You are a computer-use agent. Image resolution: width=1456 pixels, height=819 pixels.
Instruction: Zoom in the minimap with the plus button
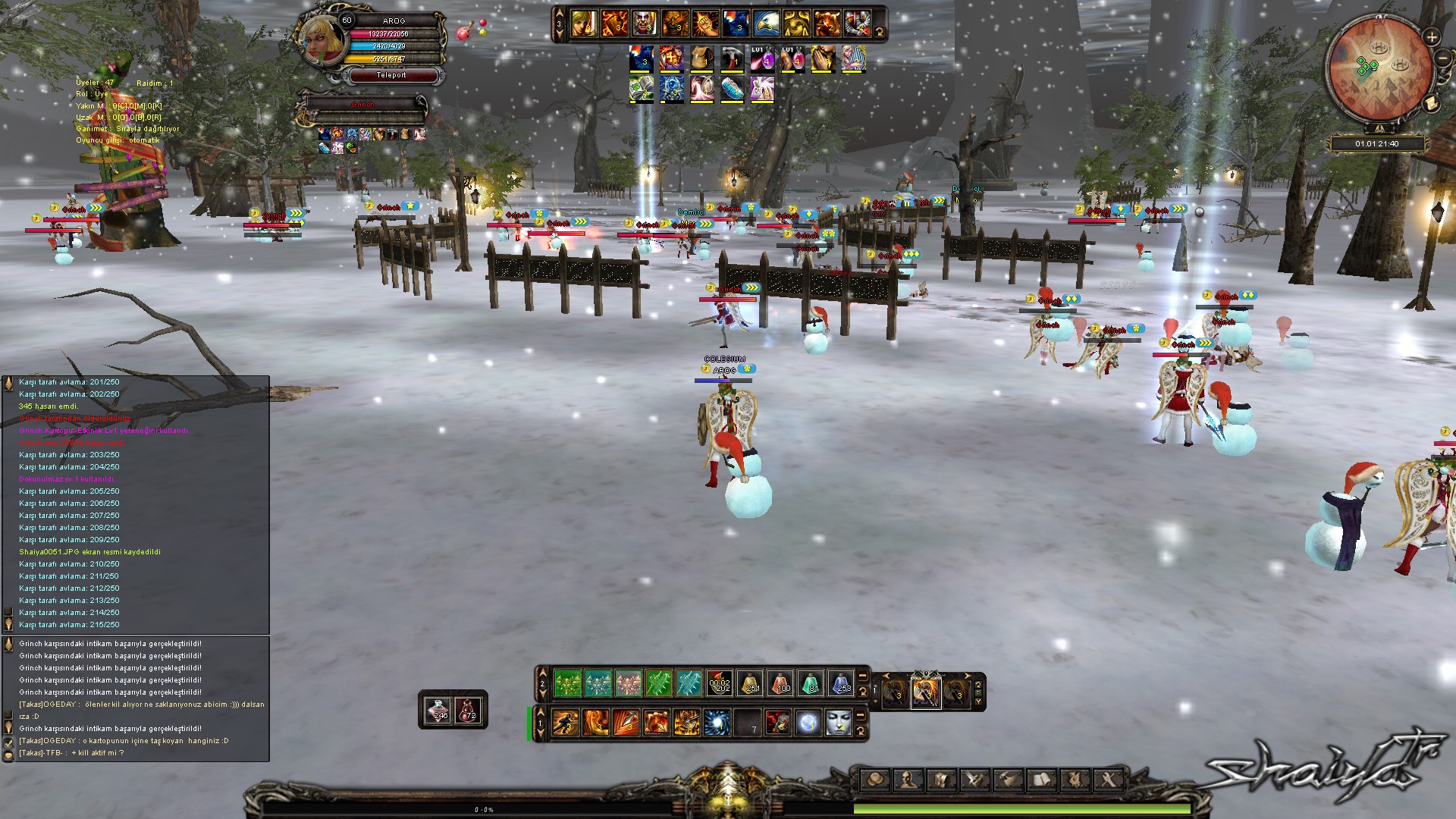click(1432, 36)
